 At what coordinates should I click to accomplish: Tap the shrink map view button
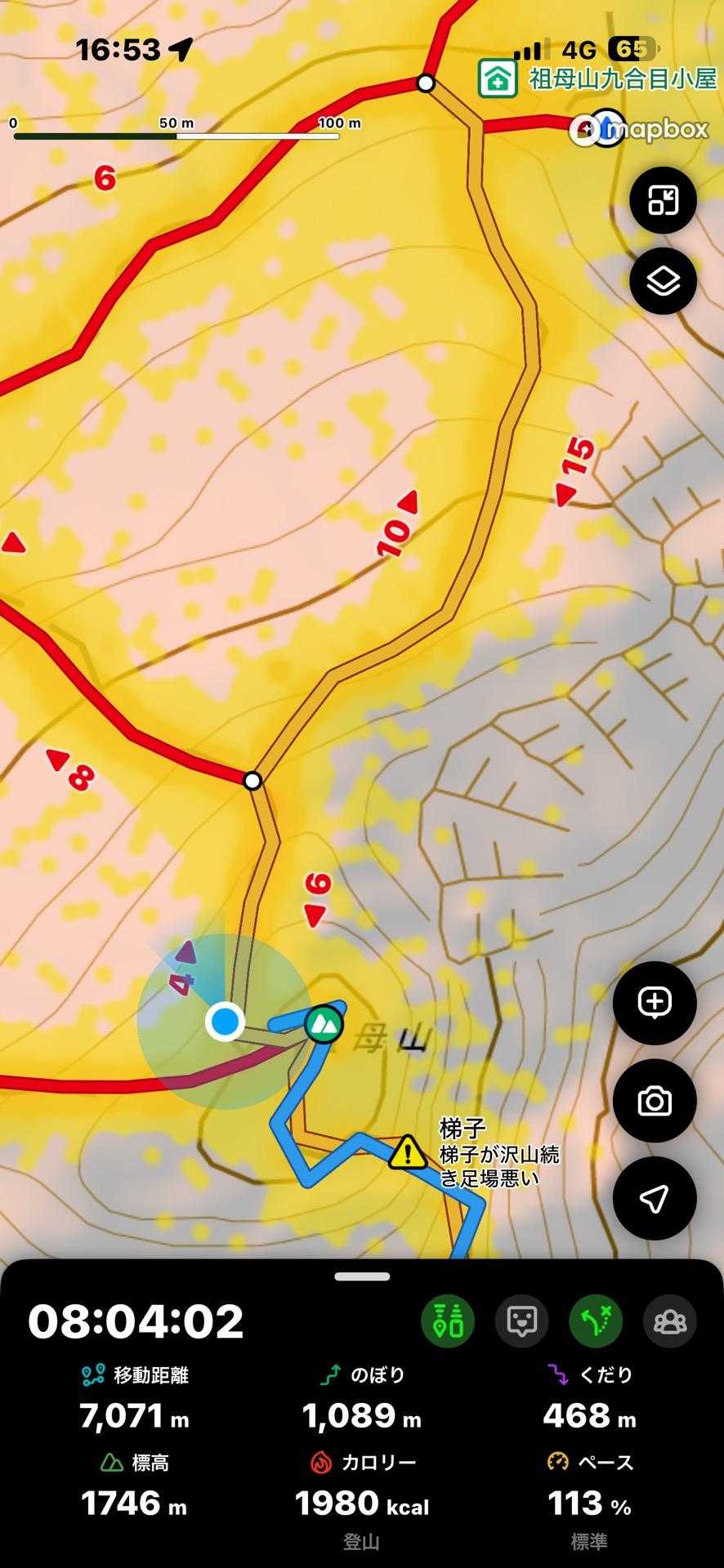[x=663, y=200]
